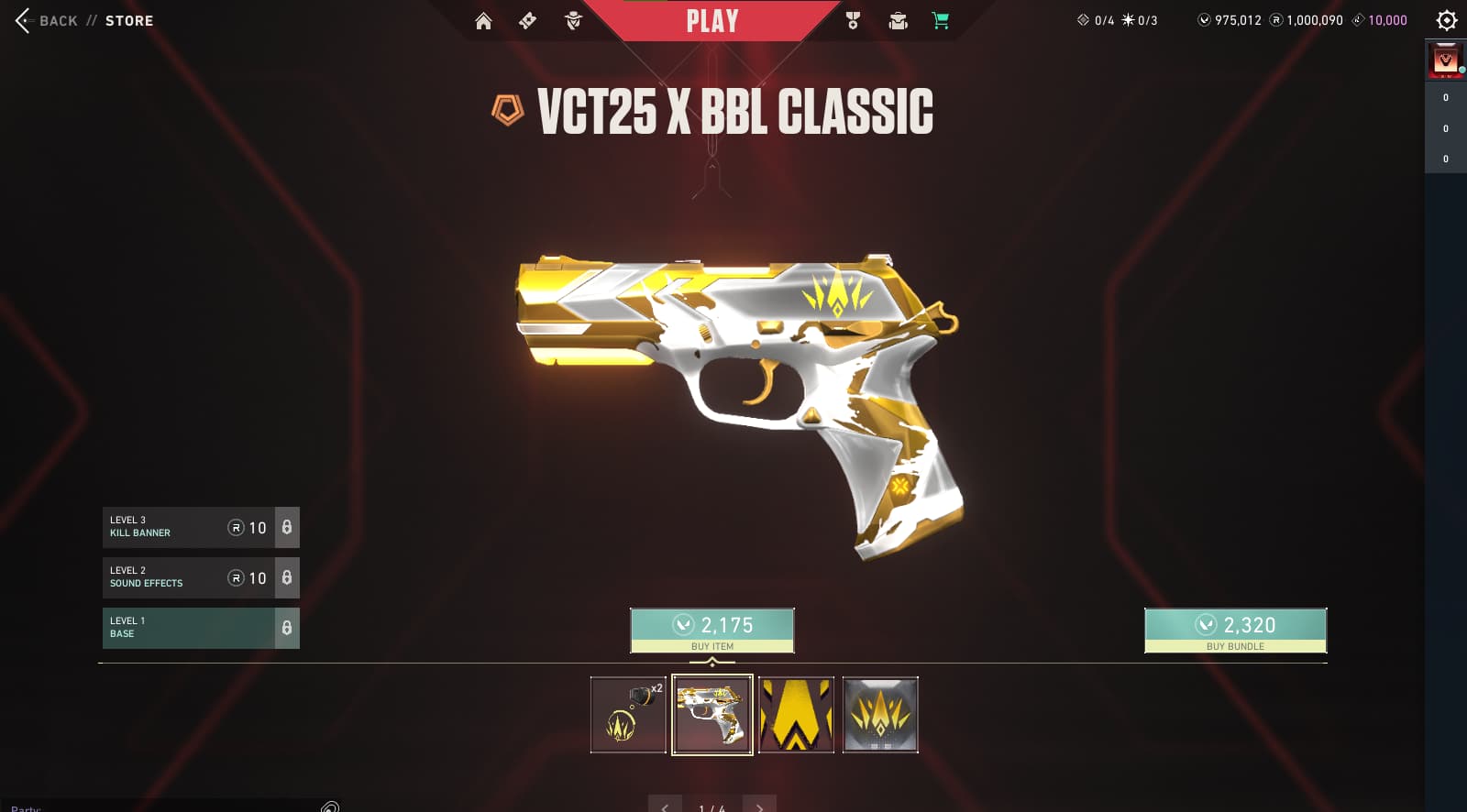
Task: Open the store shopping cart icon
Action: (x=941, y=21)
